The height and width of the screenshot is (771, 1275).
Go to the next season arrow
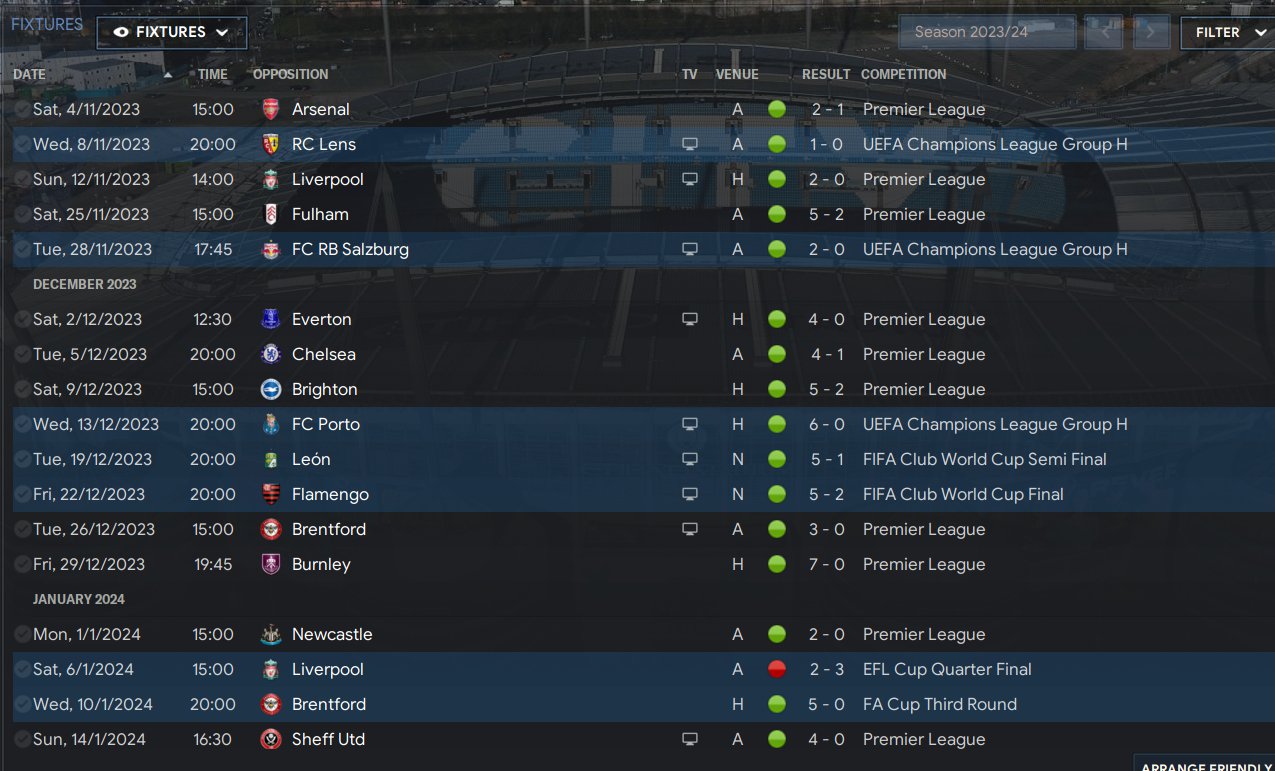[1151, 32]
